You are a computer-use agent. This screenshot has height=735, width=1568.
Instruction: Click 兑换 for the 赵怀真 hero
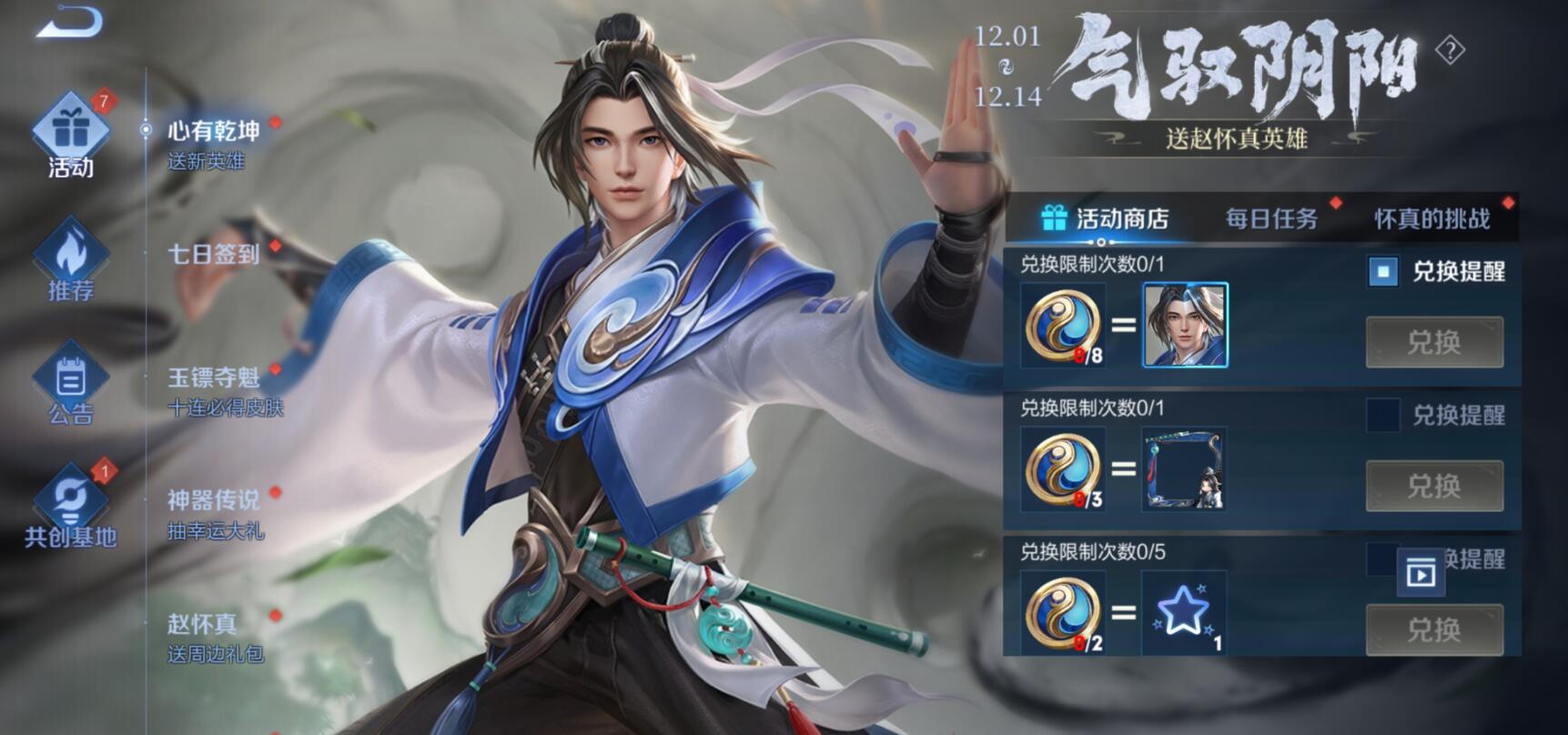pyautogui.click(x=1434, y=342)
